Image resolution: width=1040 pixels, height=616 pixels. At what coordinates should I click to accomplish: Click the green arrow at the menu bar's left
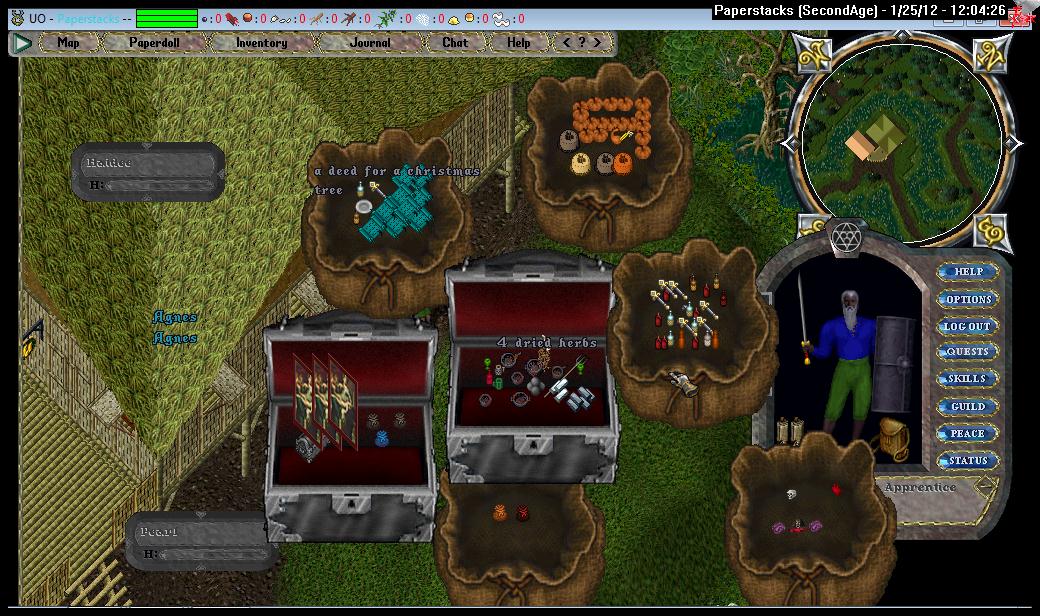coord(22,43)
